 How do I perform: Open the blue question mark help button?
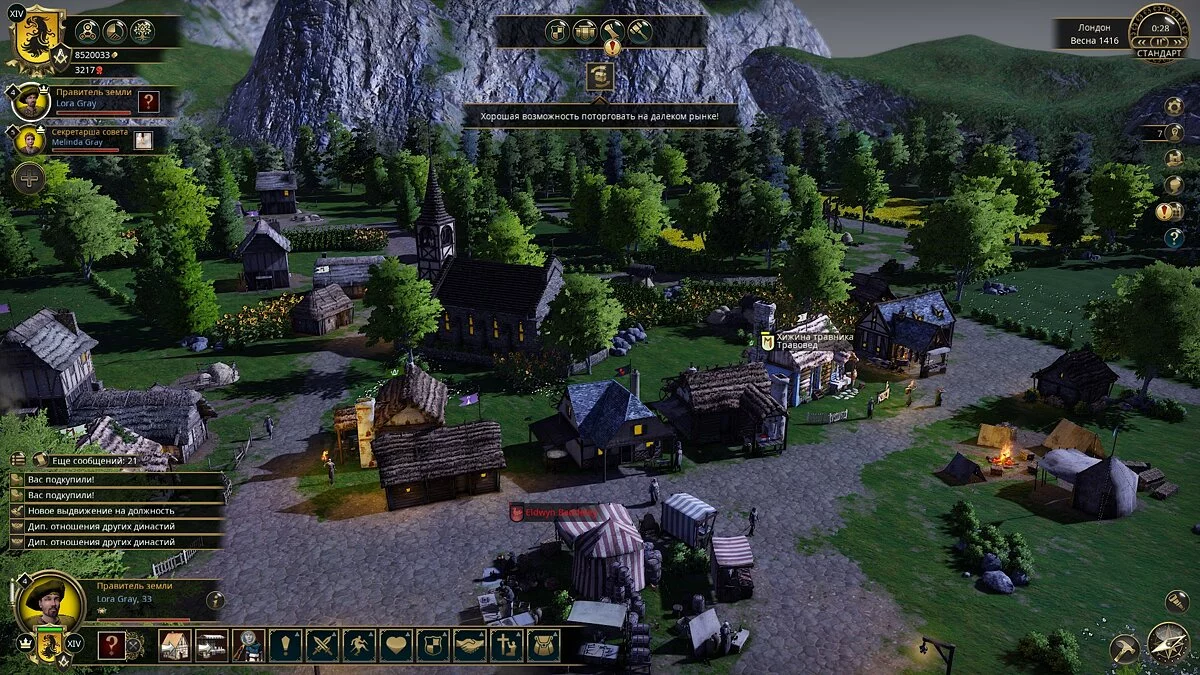pyautogui.click(x=1174, y=237)
